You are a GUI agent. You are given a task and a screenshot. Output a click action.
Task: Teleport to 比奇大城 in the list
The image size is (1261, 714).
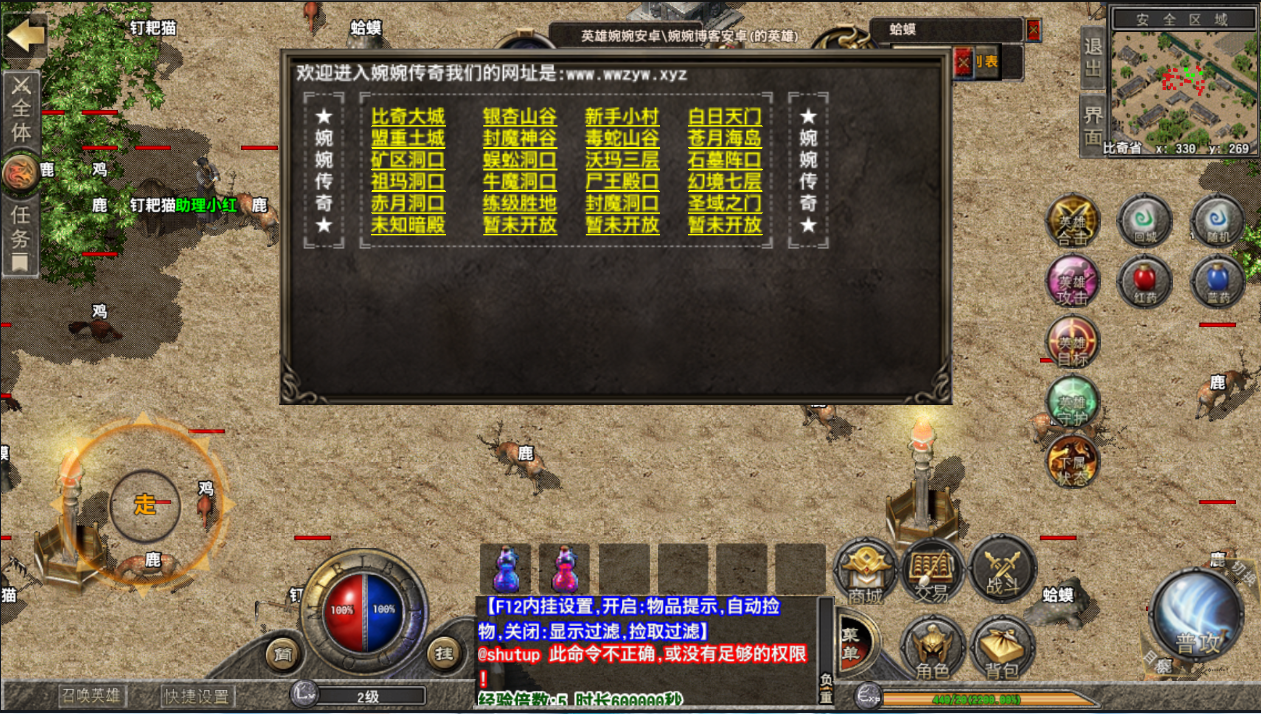tap(408, 117)
